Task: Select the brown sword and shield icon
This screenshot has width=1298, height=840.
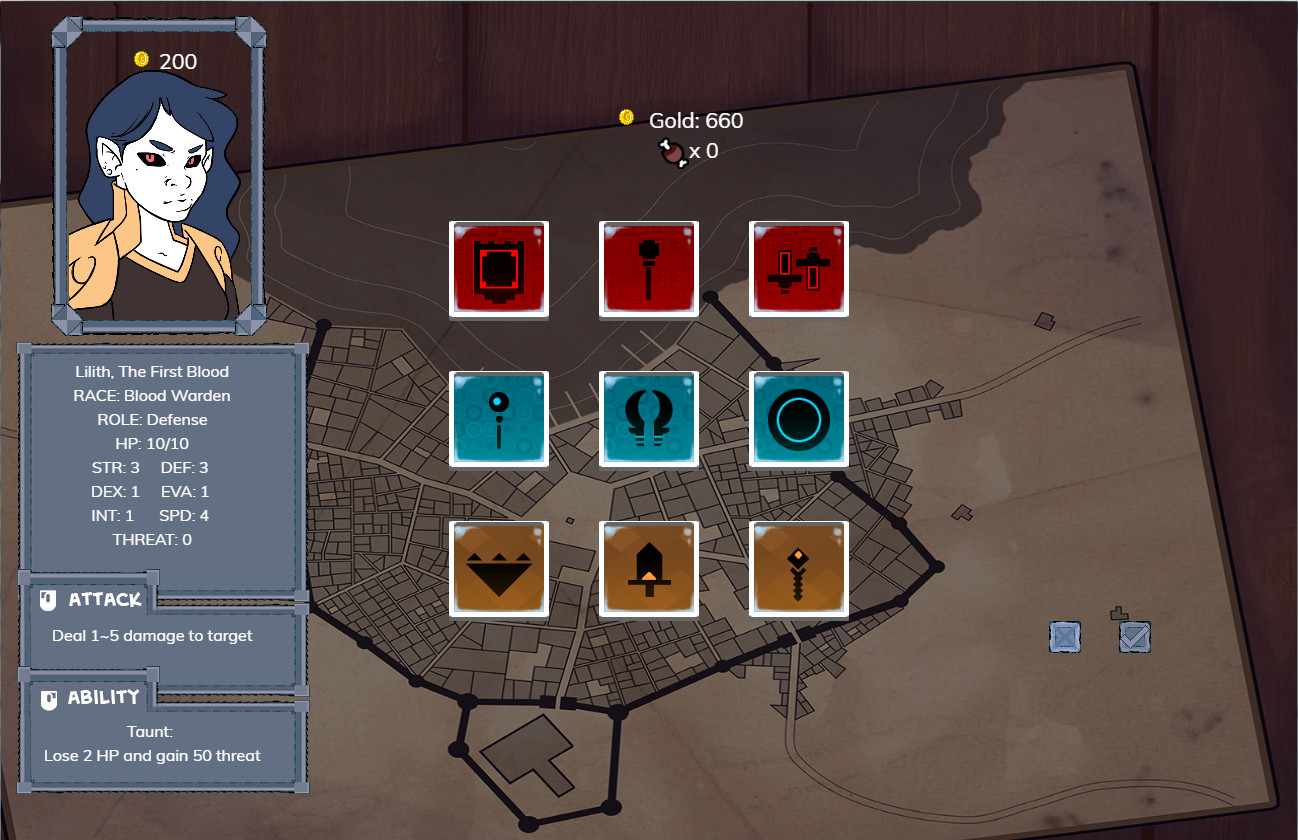Action: click(x=648, y=567)
